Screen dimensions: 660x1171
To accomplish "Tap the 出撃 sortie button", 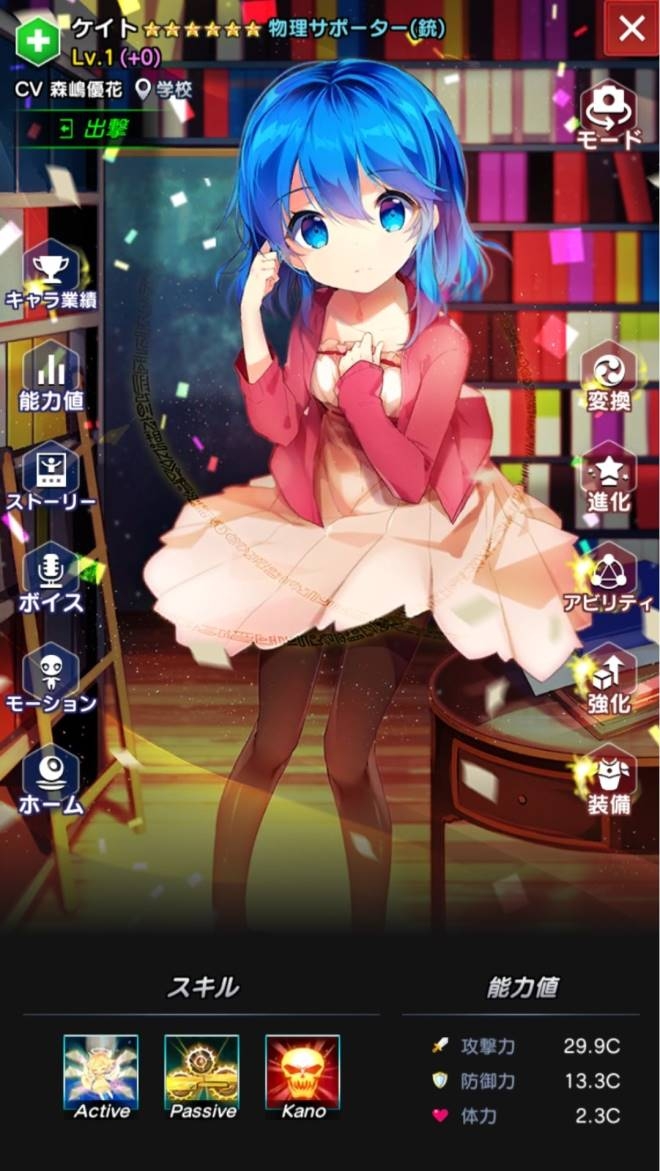I will click(85, 130).
